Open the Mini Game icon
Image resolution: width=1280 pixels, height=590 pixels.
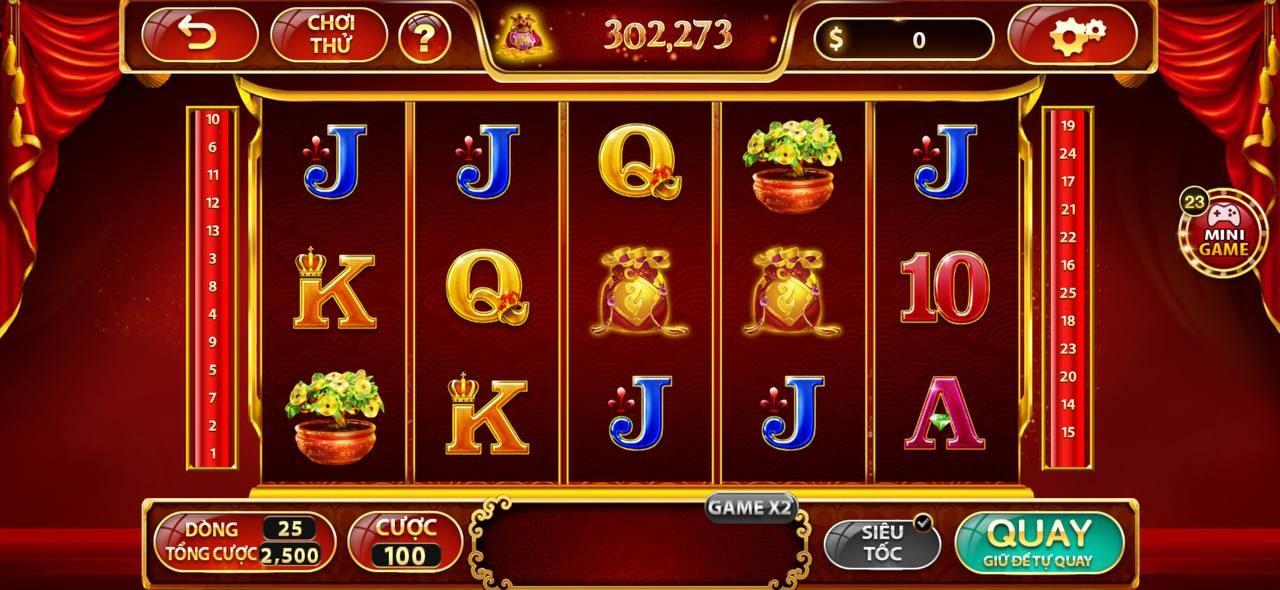pyautogui.click(x=1224, y=236)
